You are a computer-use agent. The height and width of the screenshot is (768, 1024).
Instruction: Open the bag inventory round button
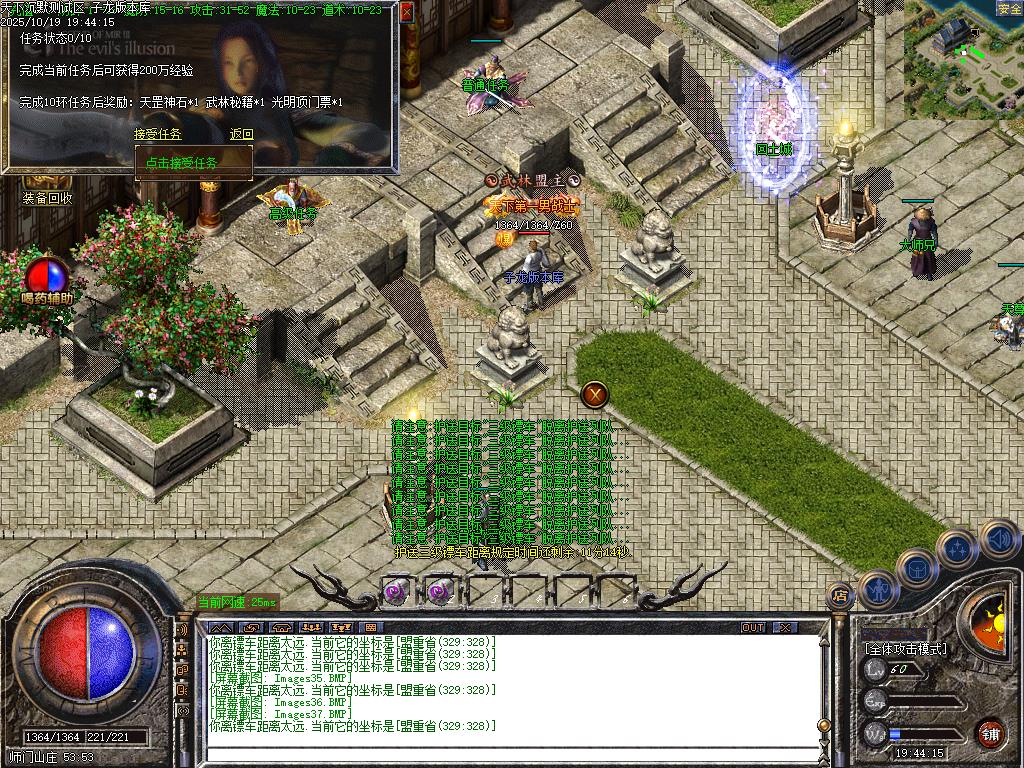(x=916, y=568)
